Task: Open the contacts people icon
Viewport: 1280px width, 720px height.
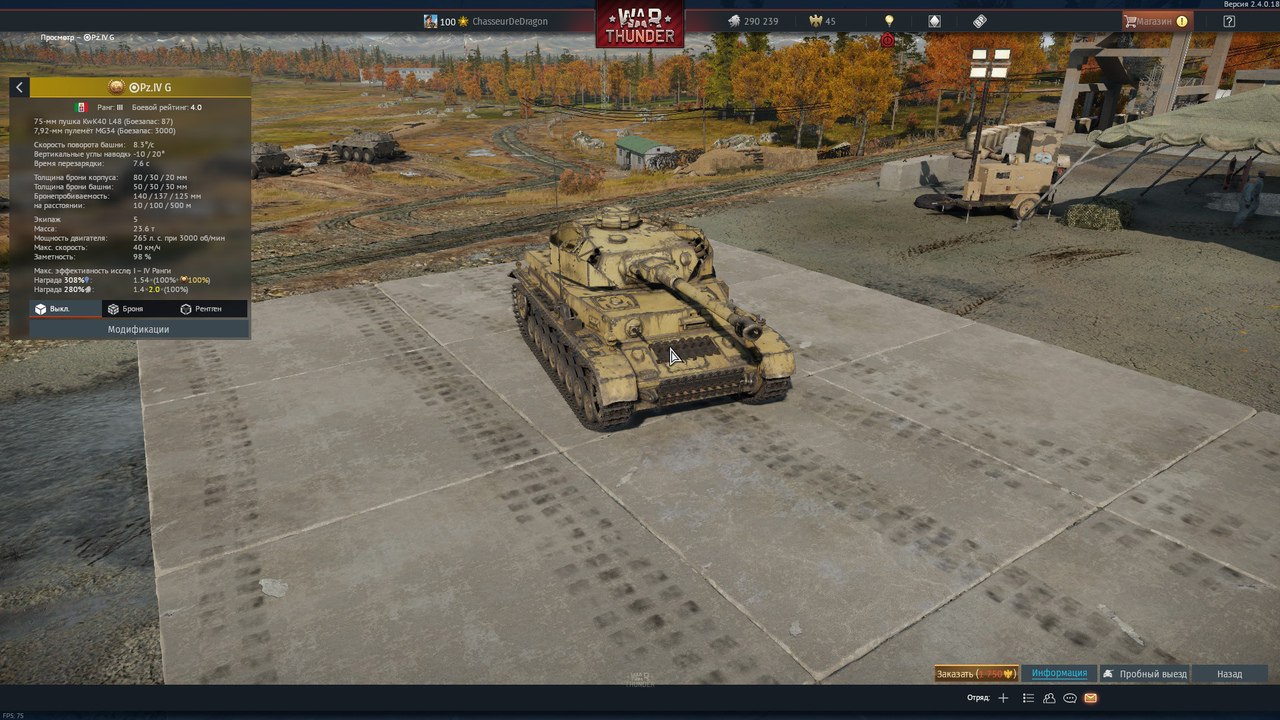Action: [1049, 698]
